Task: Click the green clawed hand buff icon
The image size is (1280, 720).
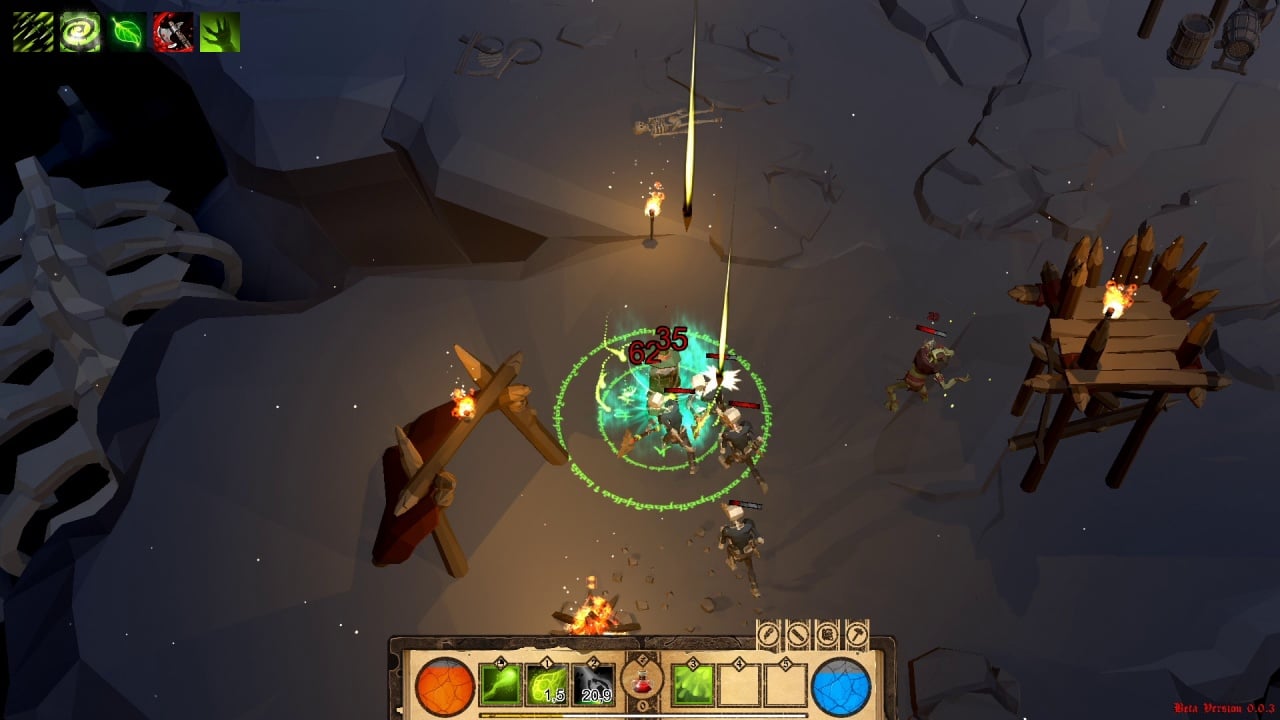Action: tap(220, 32)
